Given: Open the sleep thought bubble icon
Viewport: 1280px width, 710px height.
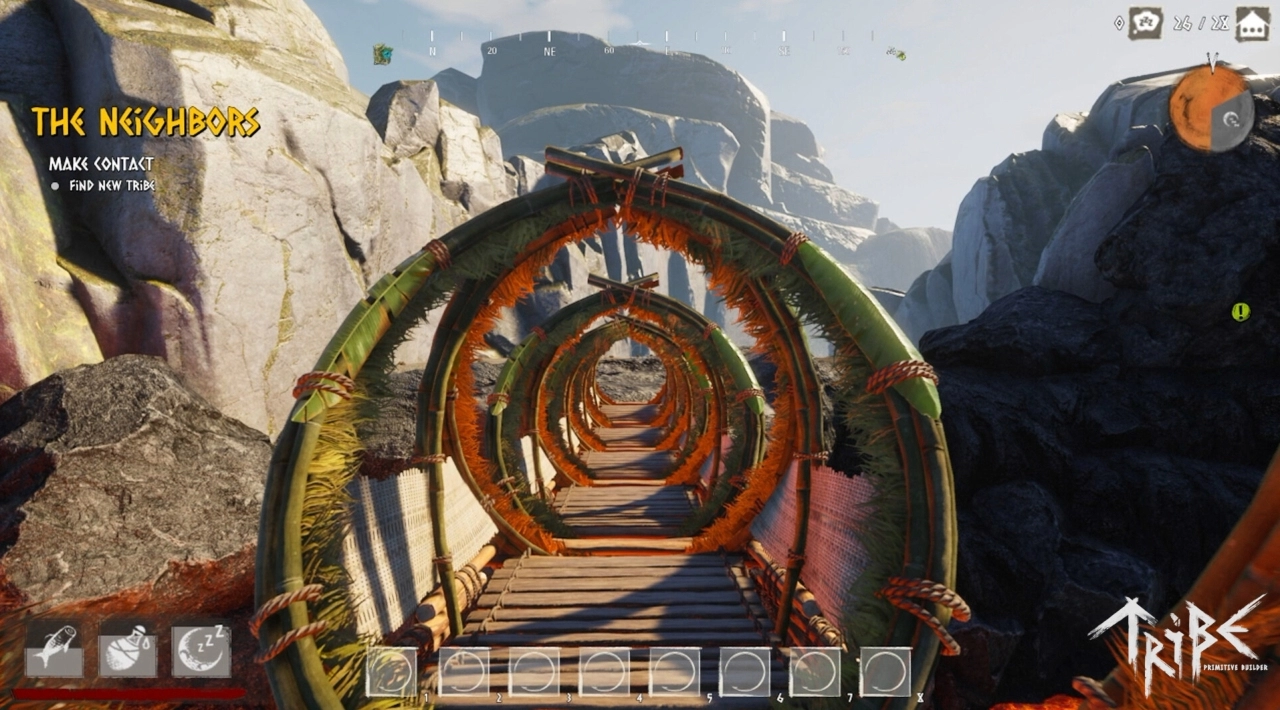Looking at the screenshot, I should click(x=1146, y=22).
